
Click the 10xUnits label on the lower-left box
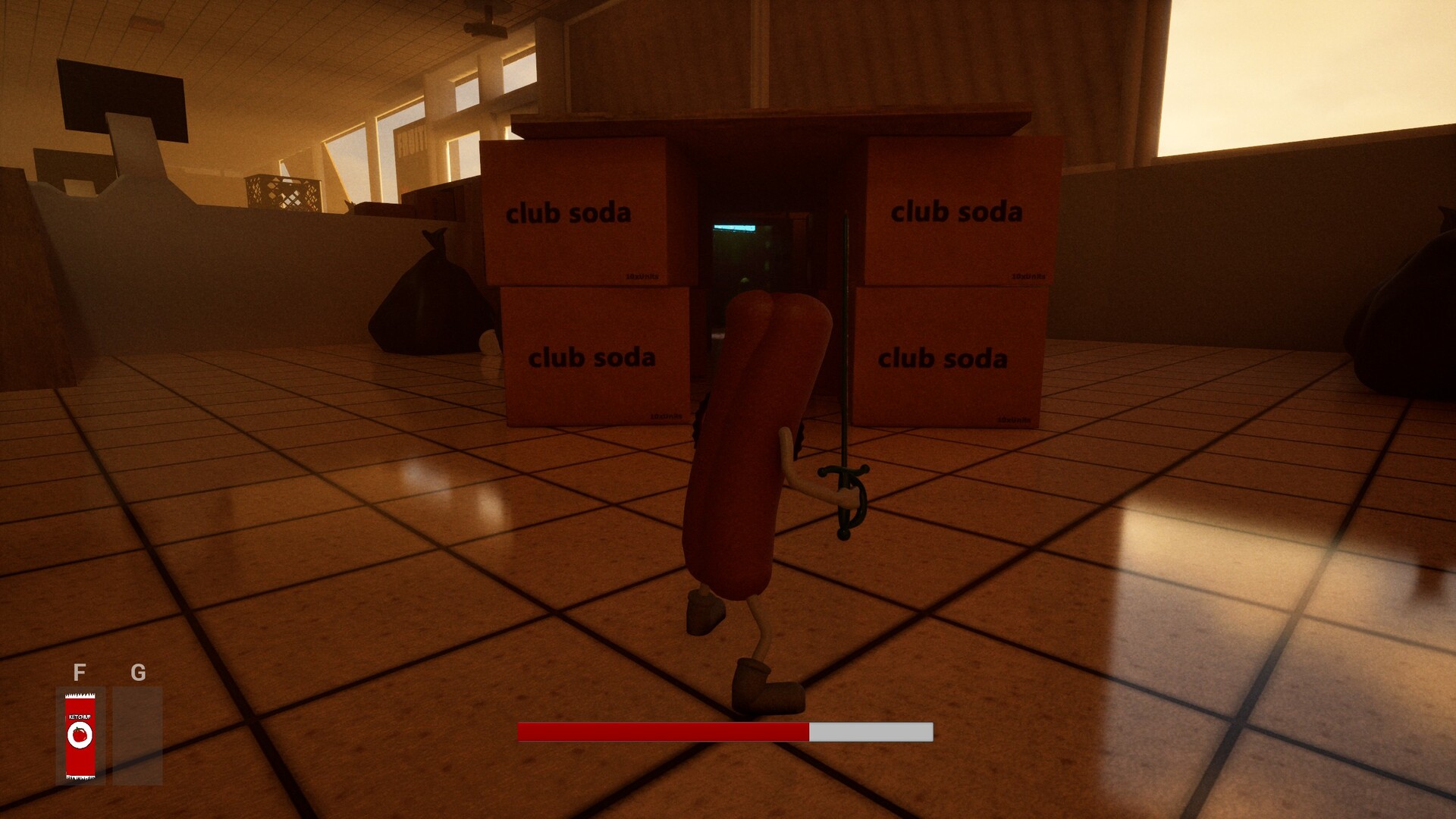[667, 416]
